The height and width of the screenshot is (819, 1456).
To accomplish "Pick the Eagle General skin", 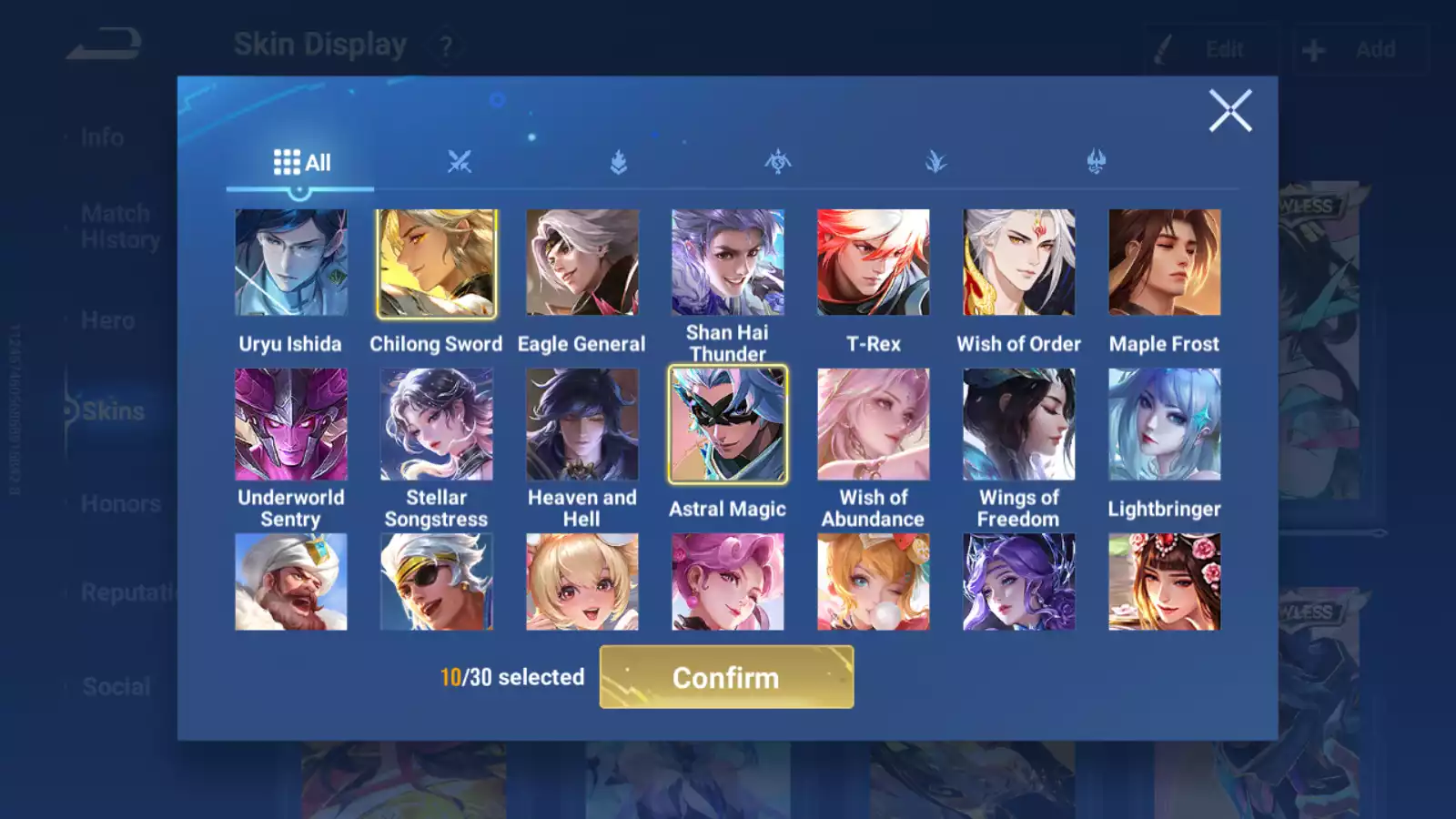I will pyautogui.click(x=582, y=263).
